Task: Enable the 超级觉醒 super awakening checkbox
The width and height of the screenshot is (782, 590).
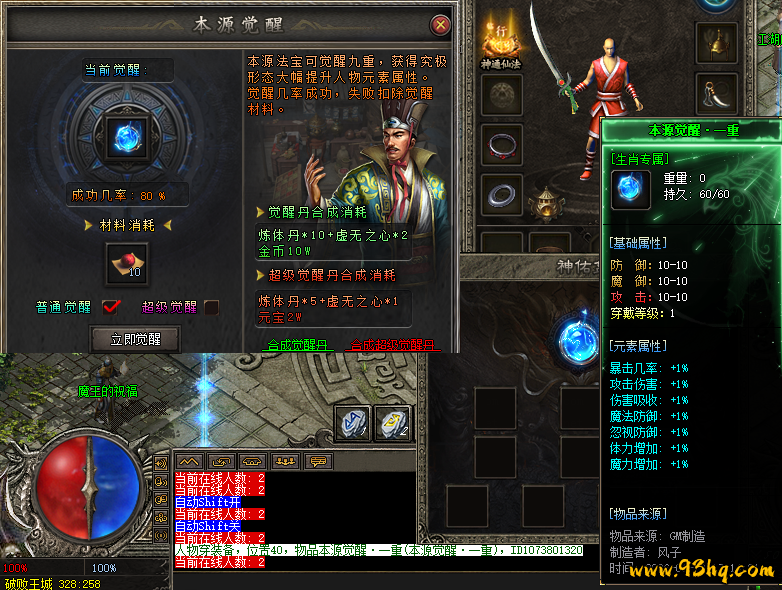Action: pyautogui.click(x=212, y=307)
